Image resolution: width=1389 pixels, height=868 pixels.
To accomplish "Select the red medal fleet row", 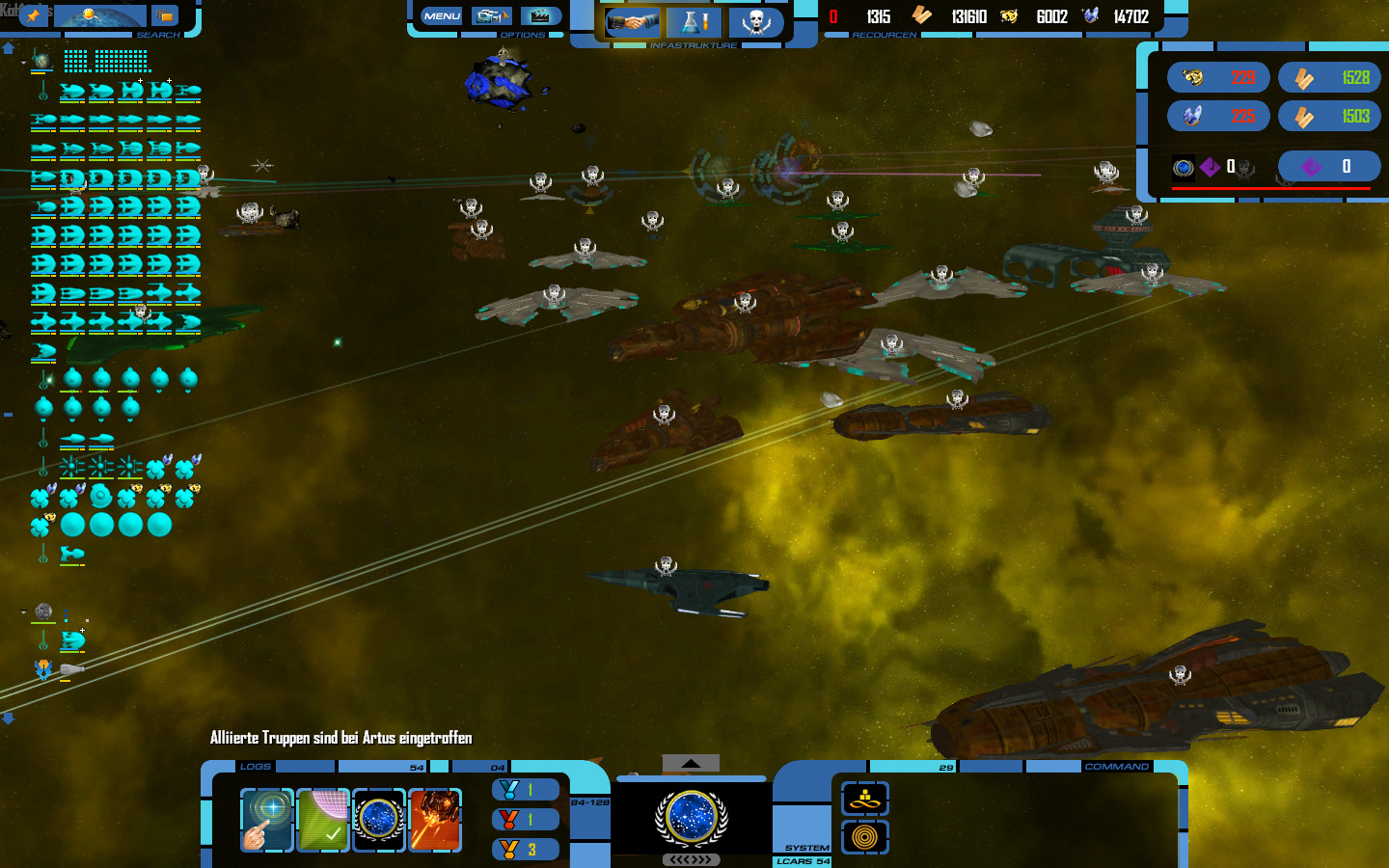I will (525, 820).
